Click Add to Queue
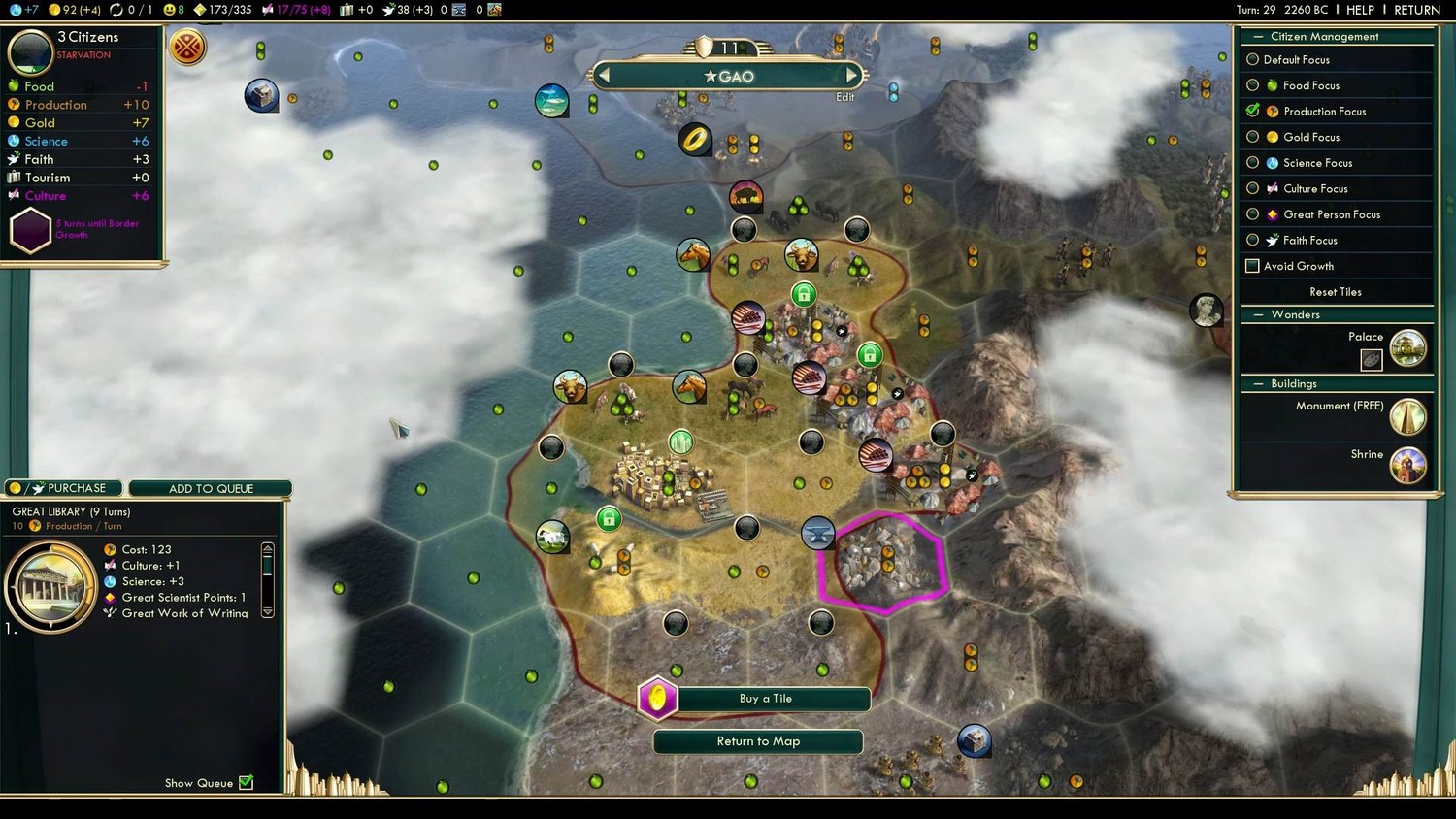 pos(211,488)
